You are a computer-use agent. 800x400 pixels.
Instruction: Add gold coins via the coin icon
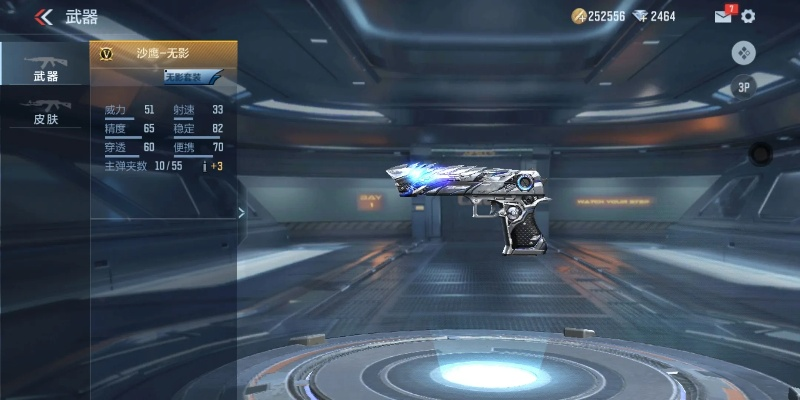coord(579,17)
